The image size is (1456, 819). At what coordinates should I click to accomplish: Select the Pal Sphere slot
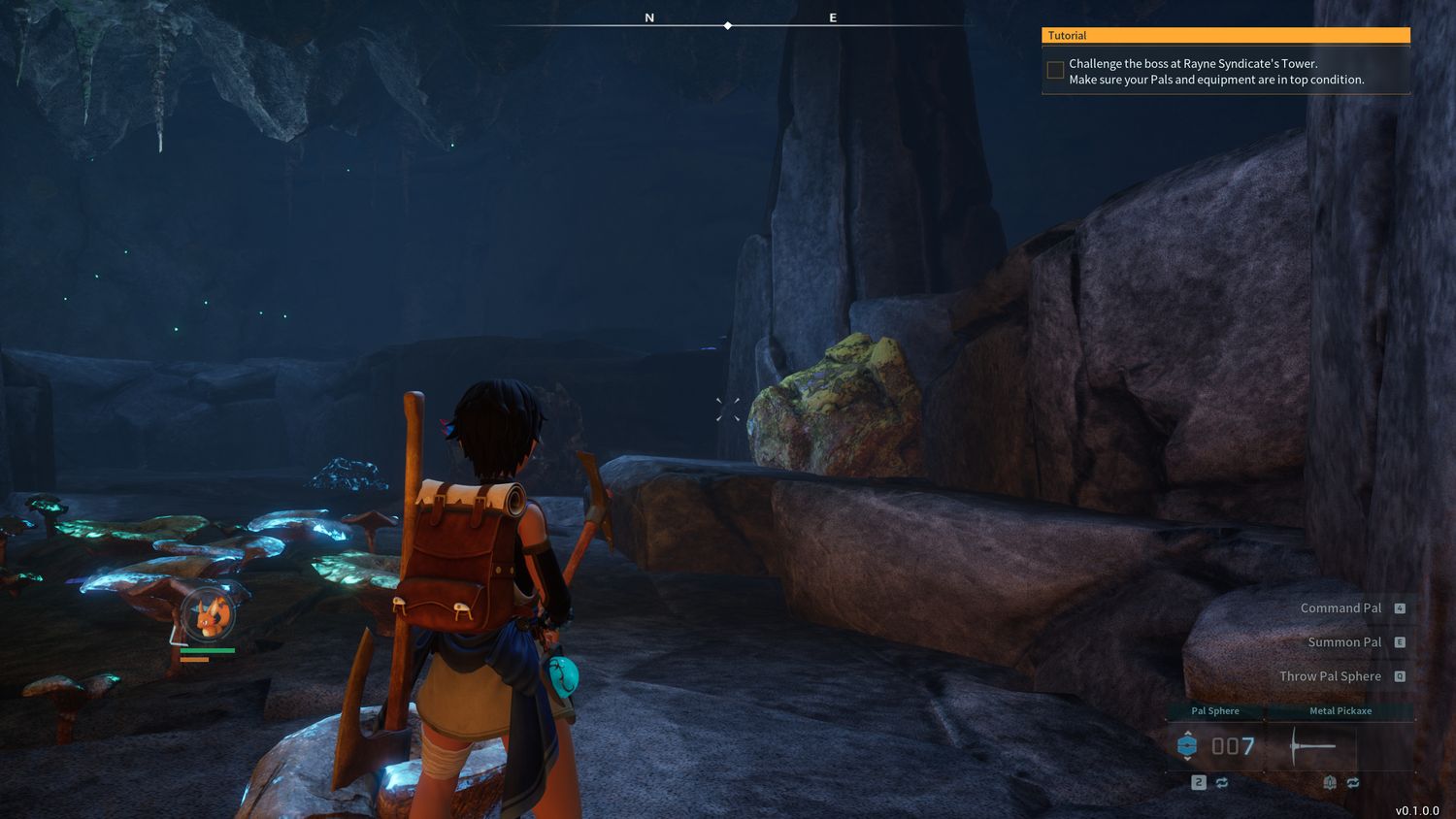point(1215,745)
